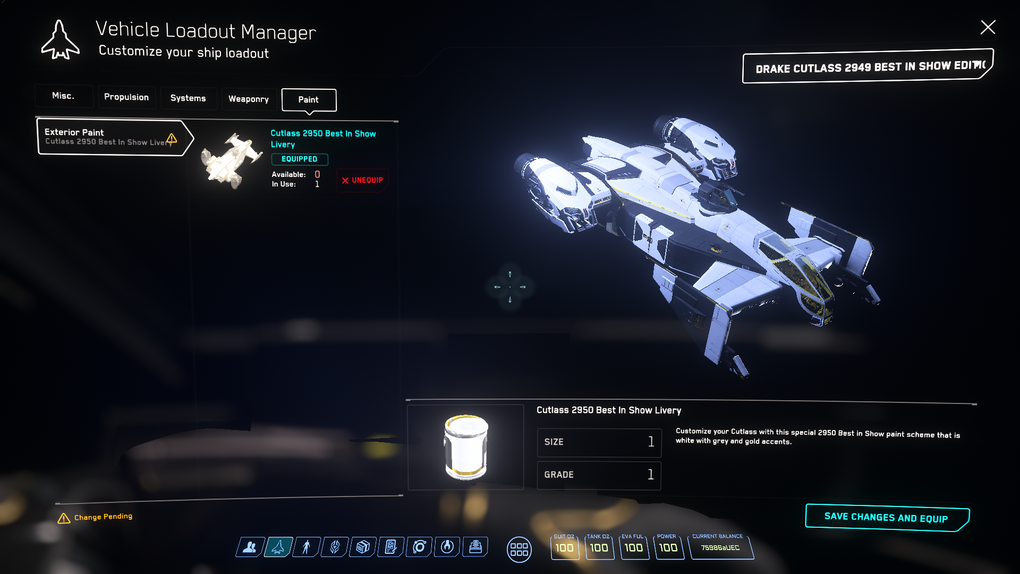Image resolution: width=1020 pixels, height=574 pixels.
Task: Show the Weaponry tab
Action: tap(248, 99)
